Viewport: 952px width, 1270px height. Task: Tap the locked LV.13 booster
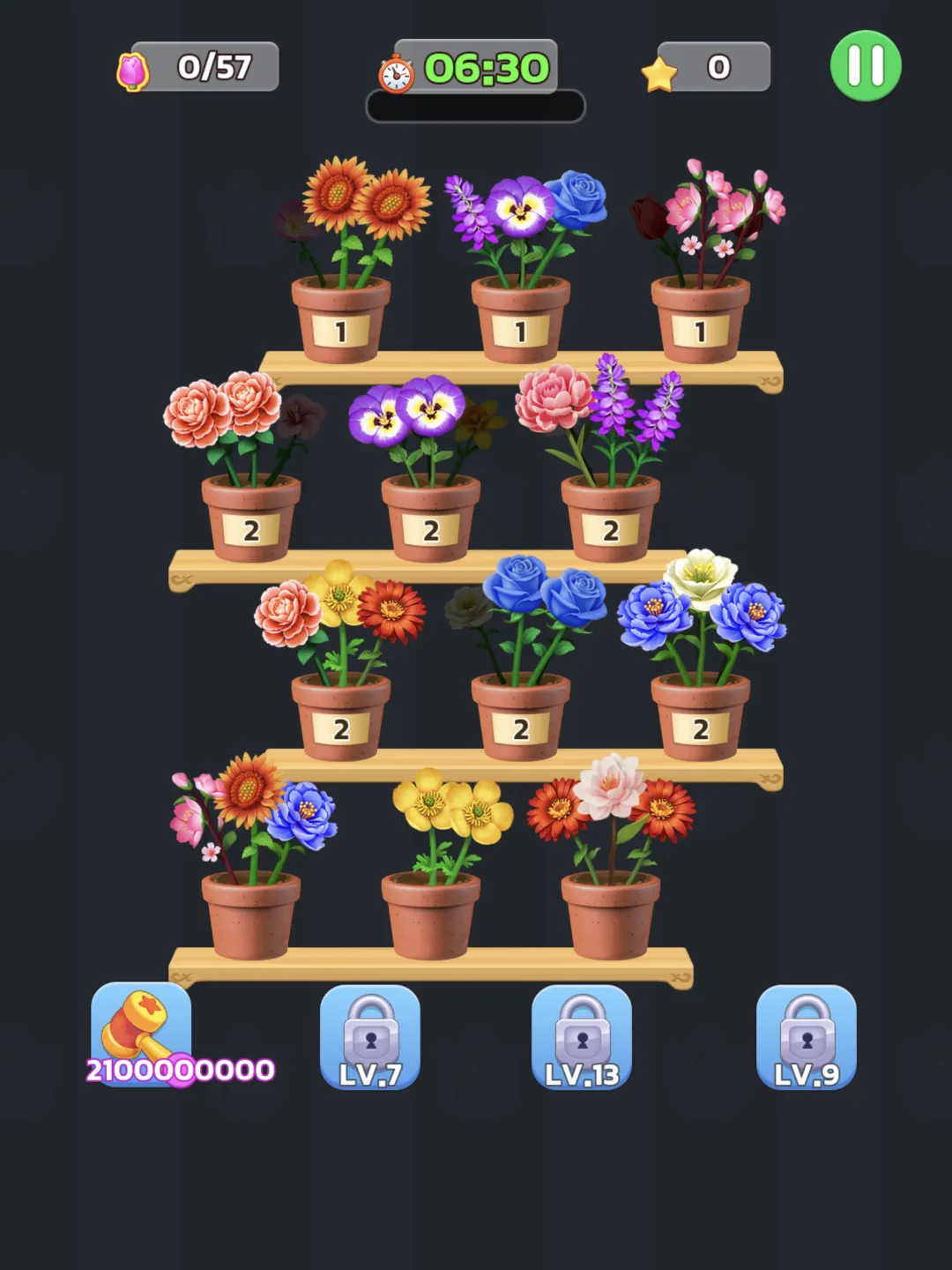(x=582, y=1038)
